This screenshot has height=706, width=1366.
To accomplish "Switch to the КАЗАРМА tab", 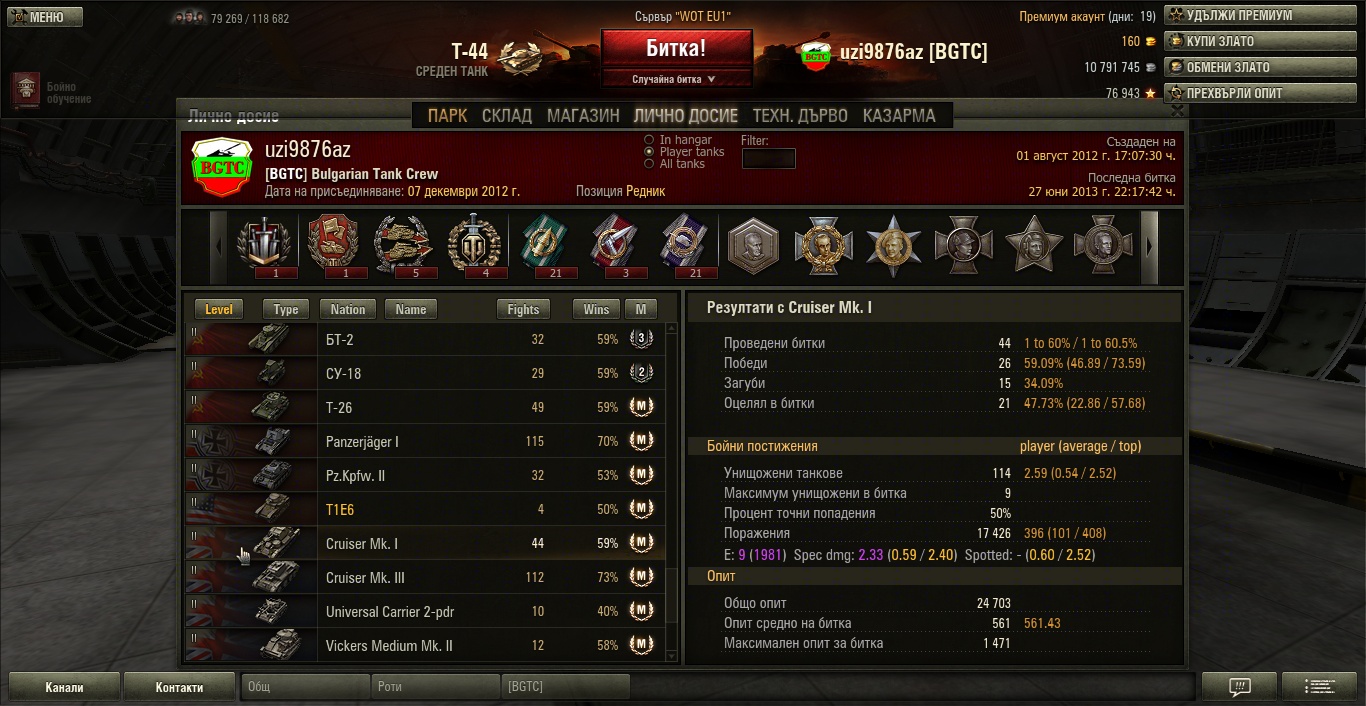I will (x=899, y=116).
